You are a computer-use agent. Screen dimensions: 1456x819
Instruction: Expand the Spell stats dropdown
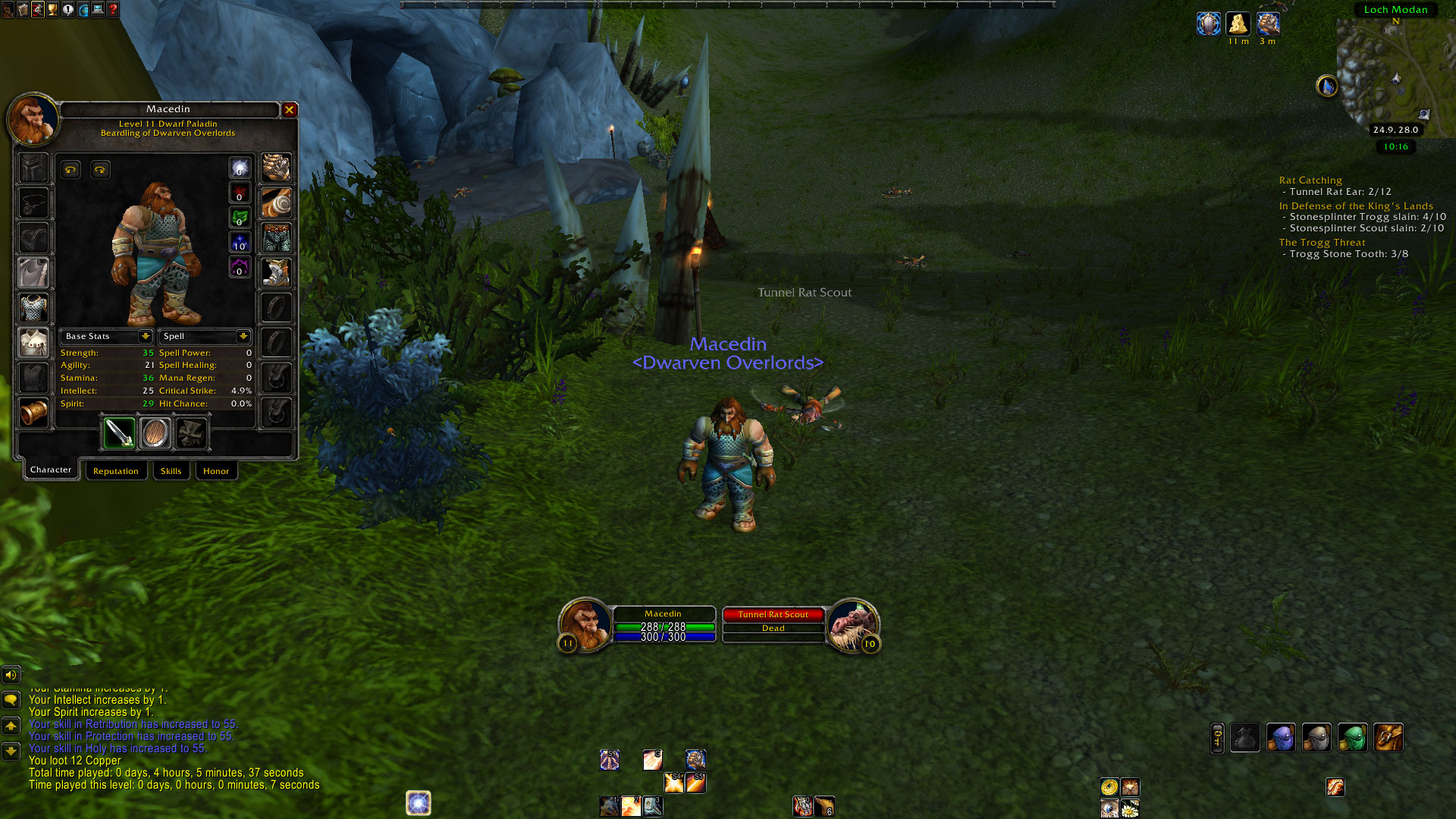(243, 336)
